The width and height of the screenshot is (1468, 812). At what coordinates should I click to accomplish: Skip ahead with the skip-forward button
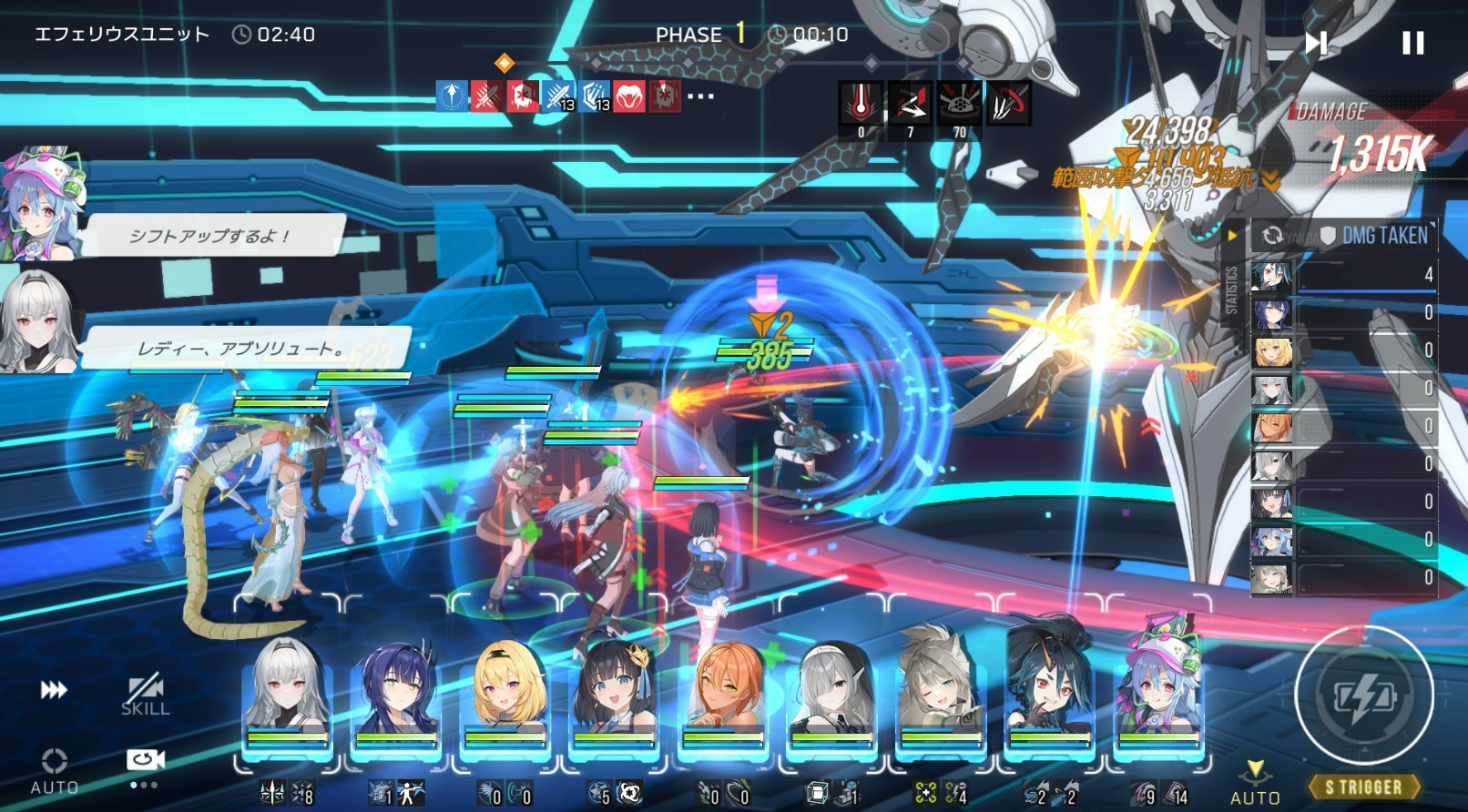point(1316,43)
